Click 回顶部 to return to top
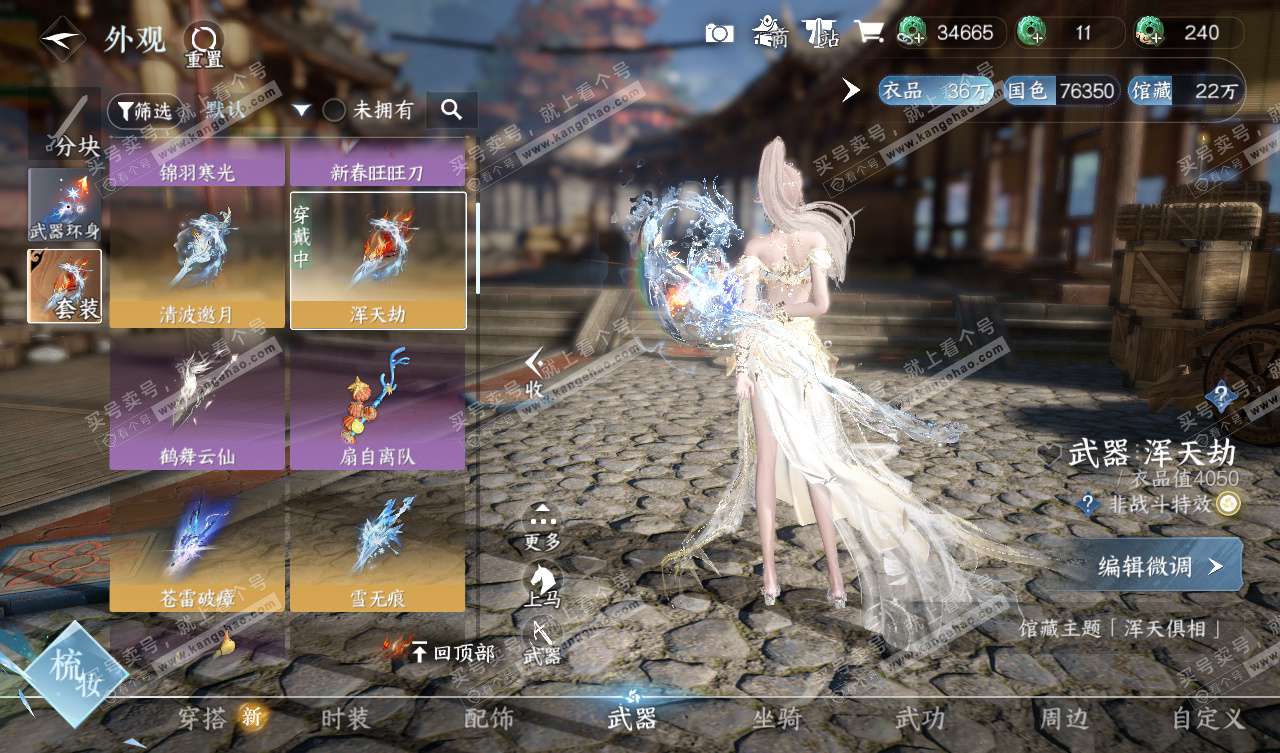The width and height of the screenshot is (1280, 753). coord(452,653)
